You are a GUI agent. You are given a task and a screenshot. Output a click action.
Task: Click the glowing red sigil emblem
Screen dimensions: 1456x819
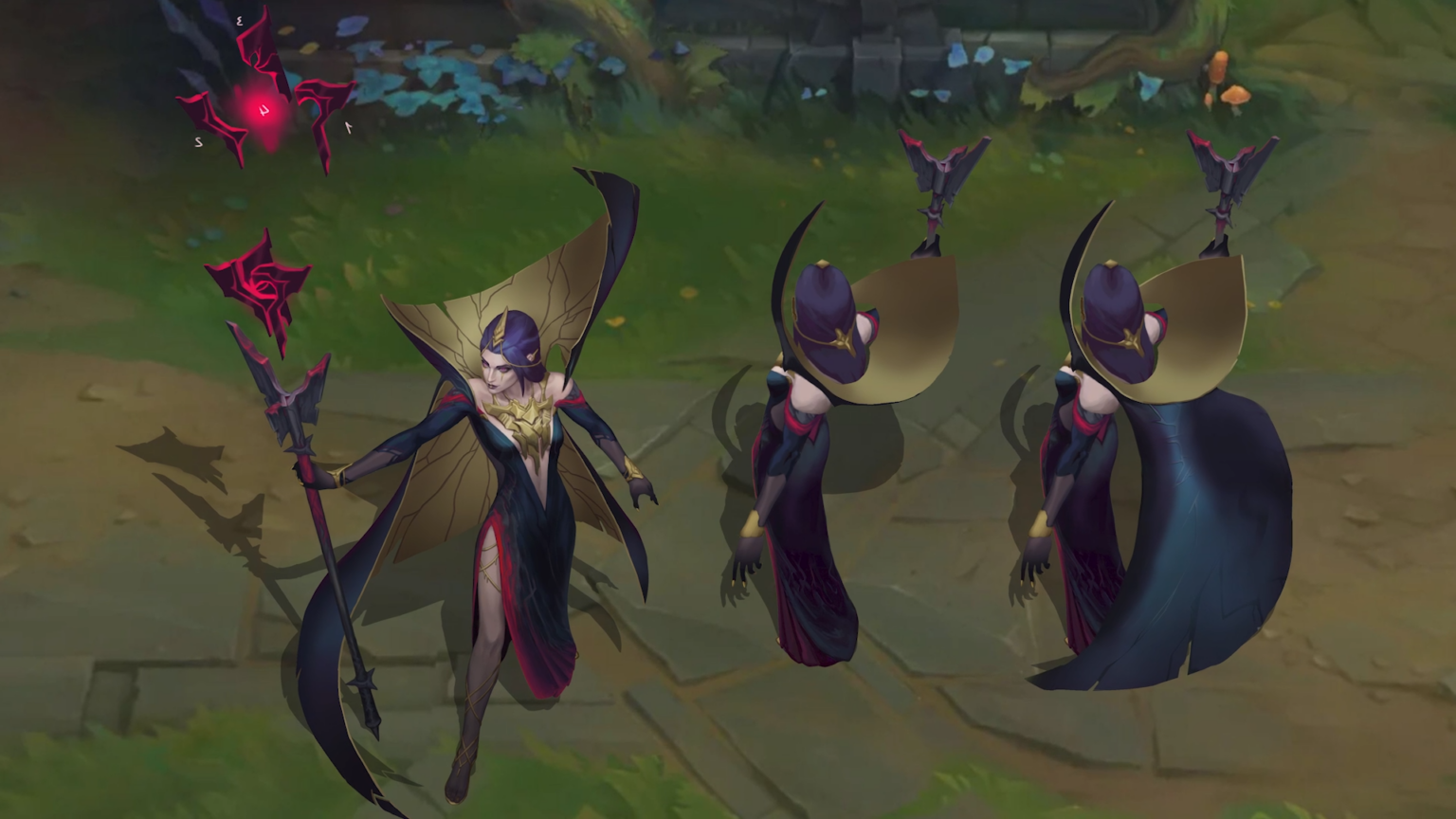point(264,111)
